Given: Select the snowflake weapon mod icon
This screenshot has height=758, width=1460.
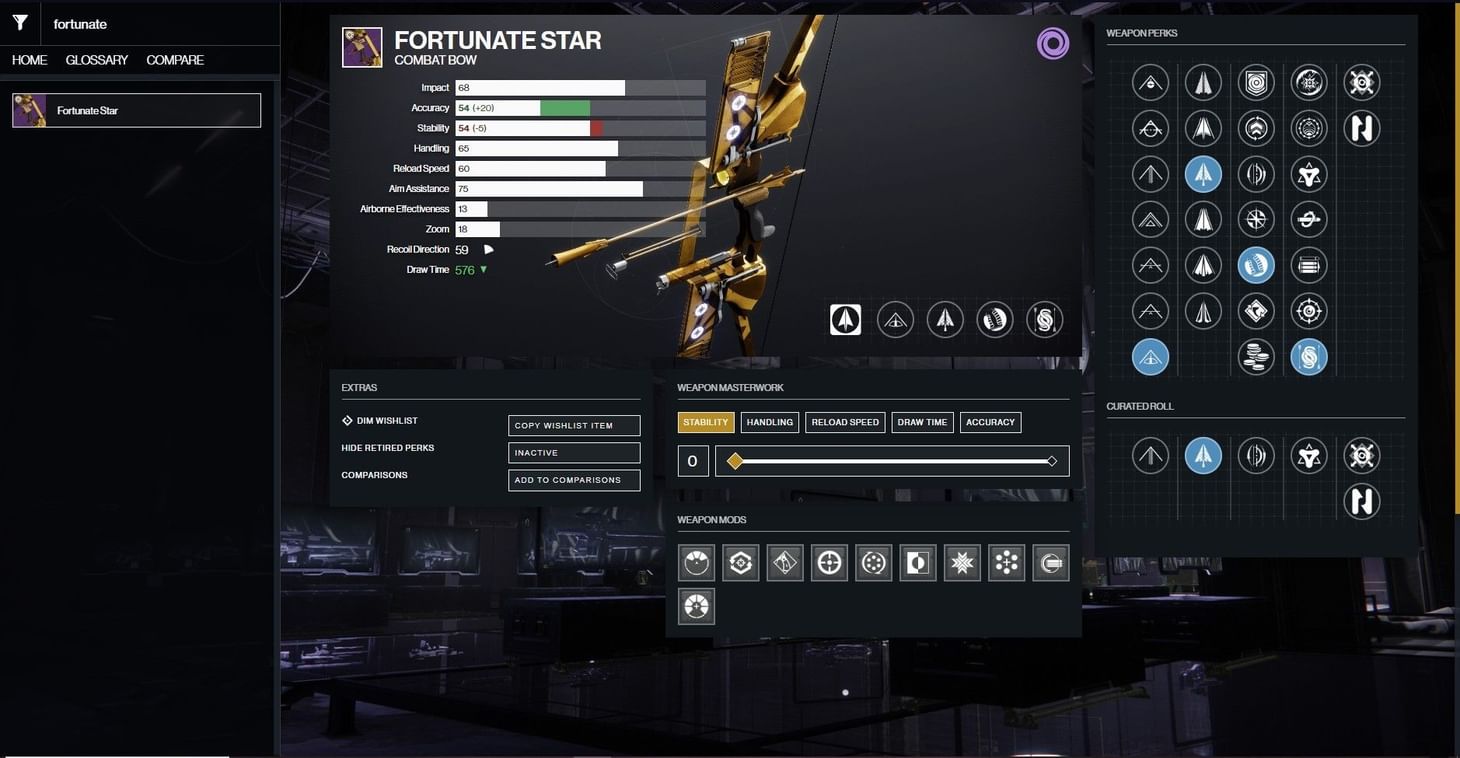Looking at the screenshot, I should tap(961, 562).
